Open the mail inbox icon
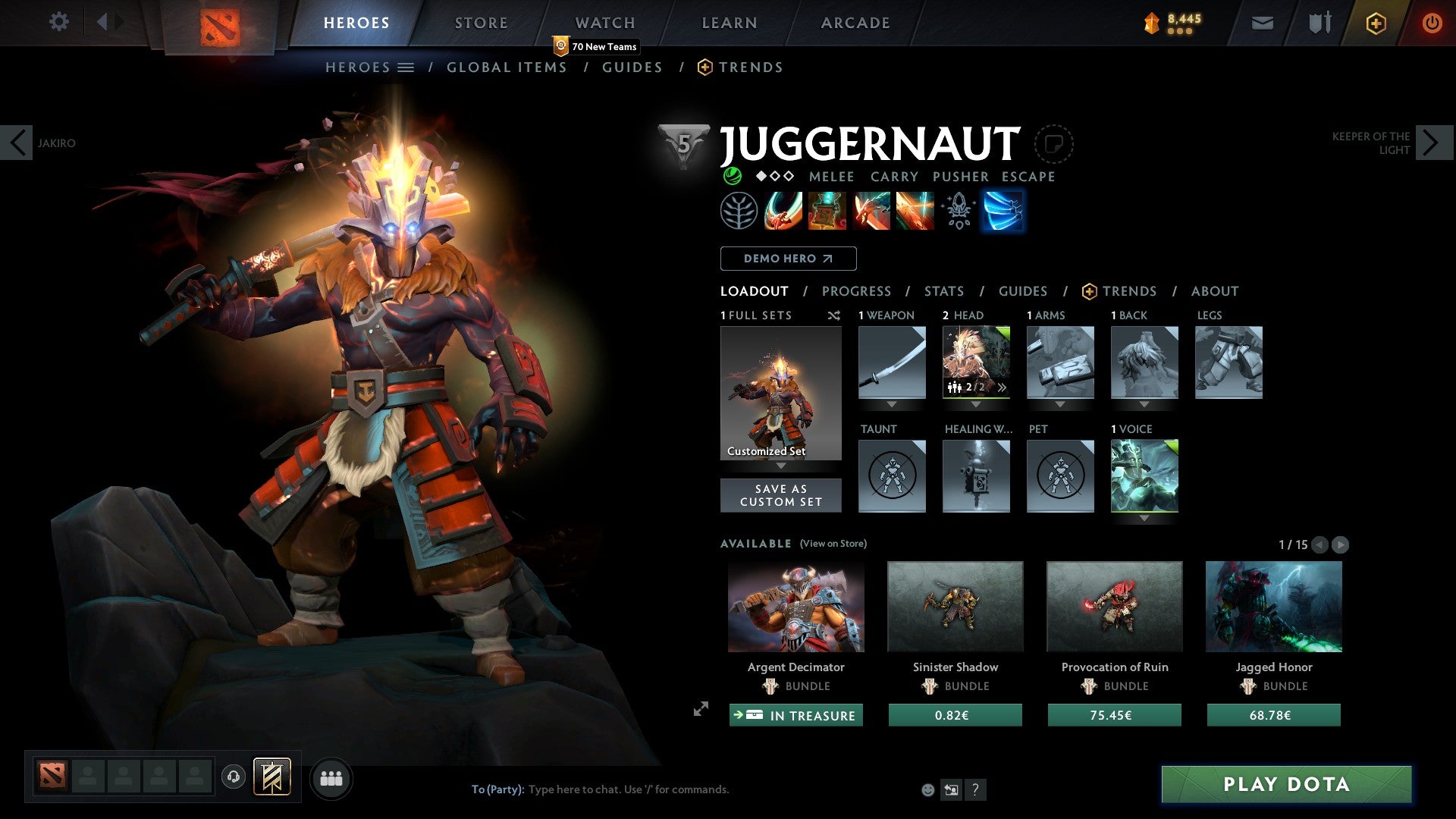Viewport: 1456px width, 819px height. click(1262, 23)
